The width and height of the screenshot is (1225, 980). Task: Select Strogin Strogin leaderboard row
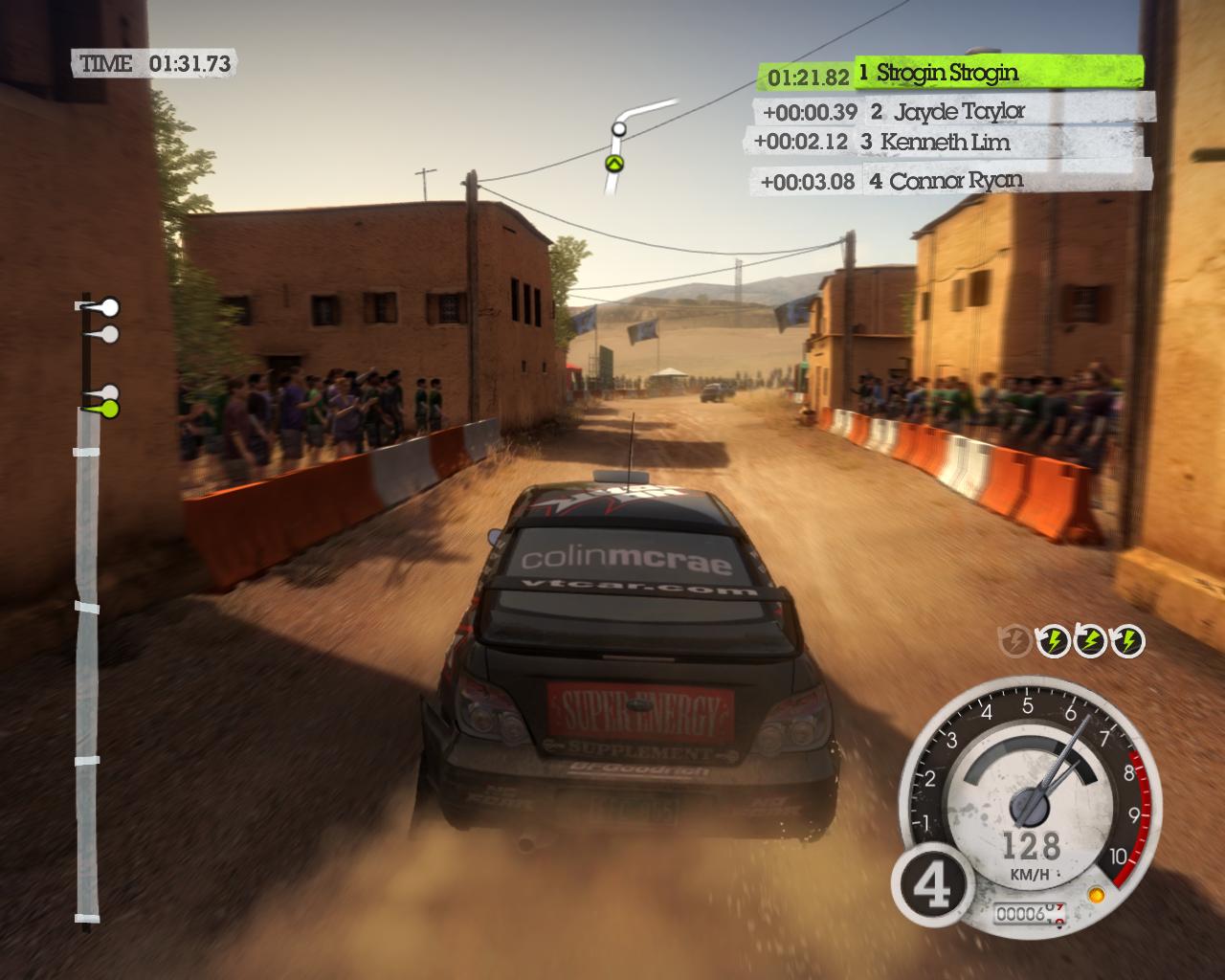950,73
